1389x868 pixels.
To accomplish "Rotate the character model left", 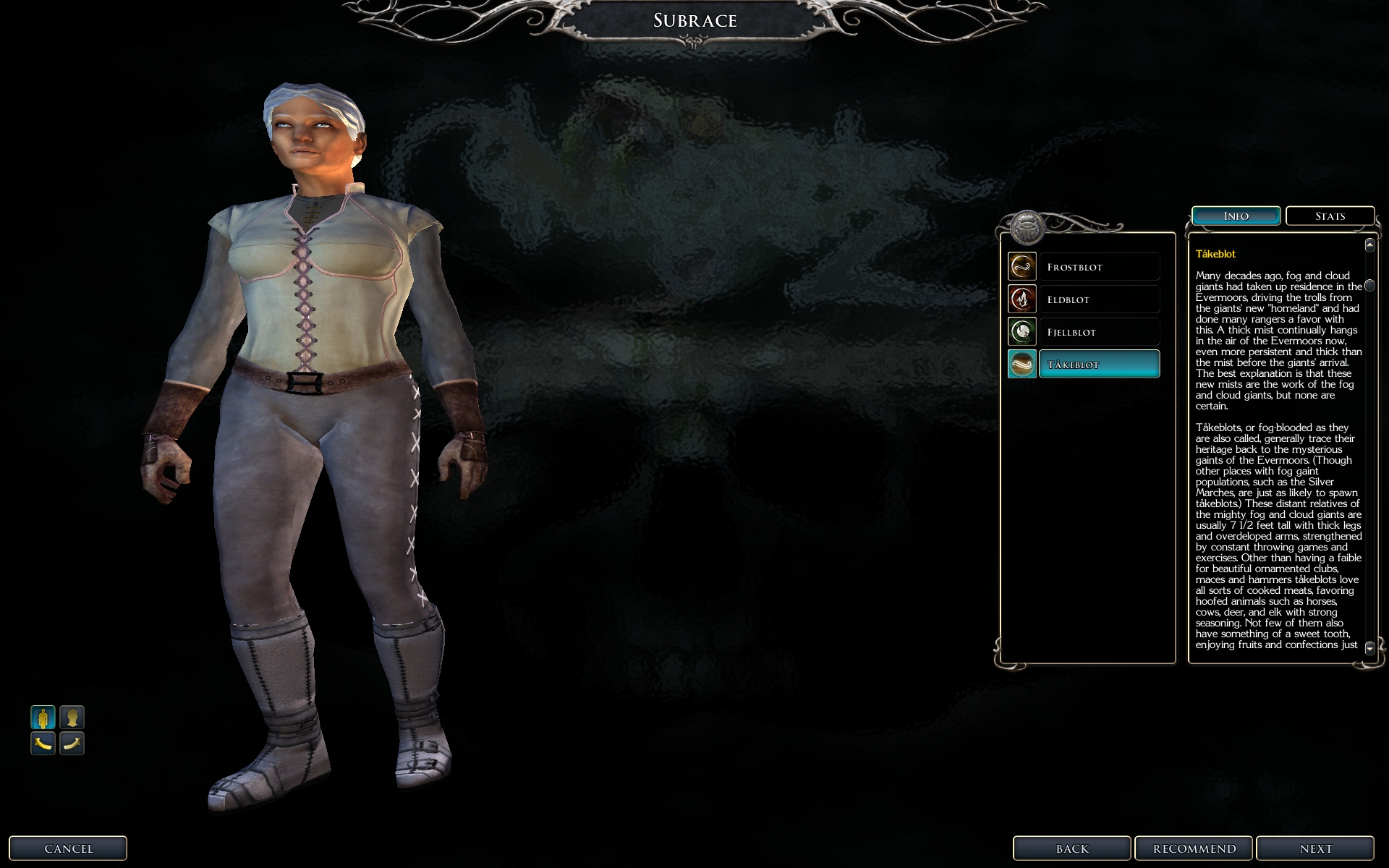I will pyautogui.click(x=43, y=743).
